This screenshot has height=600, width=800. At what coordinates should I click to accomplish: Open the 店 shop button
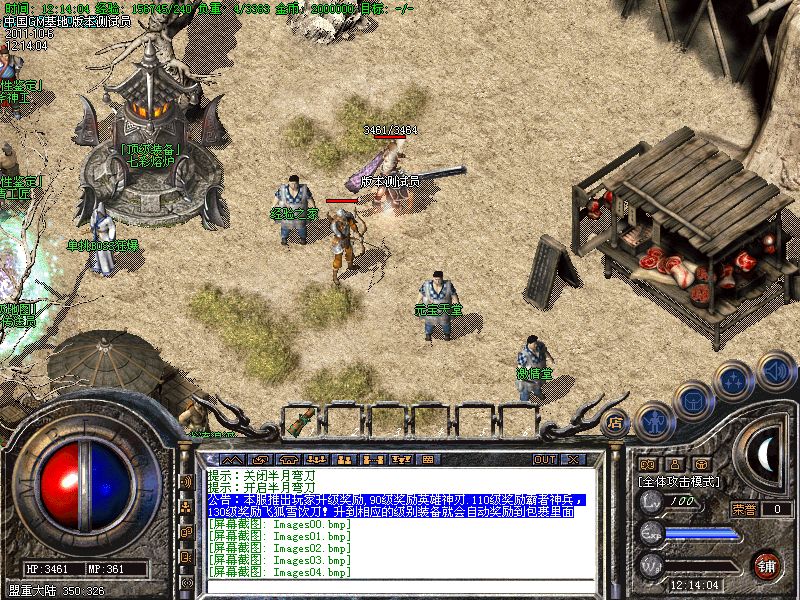click(614, 421)
